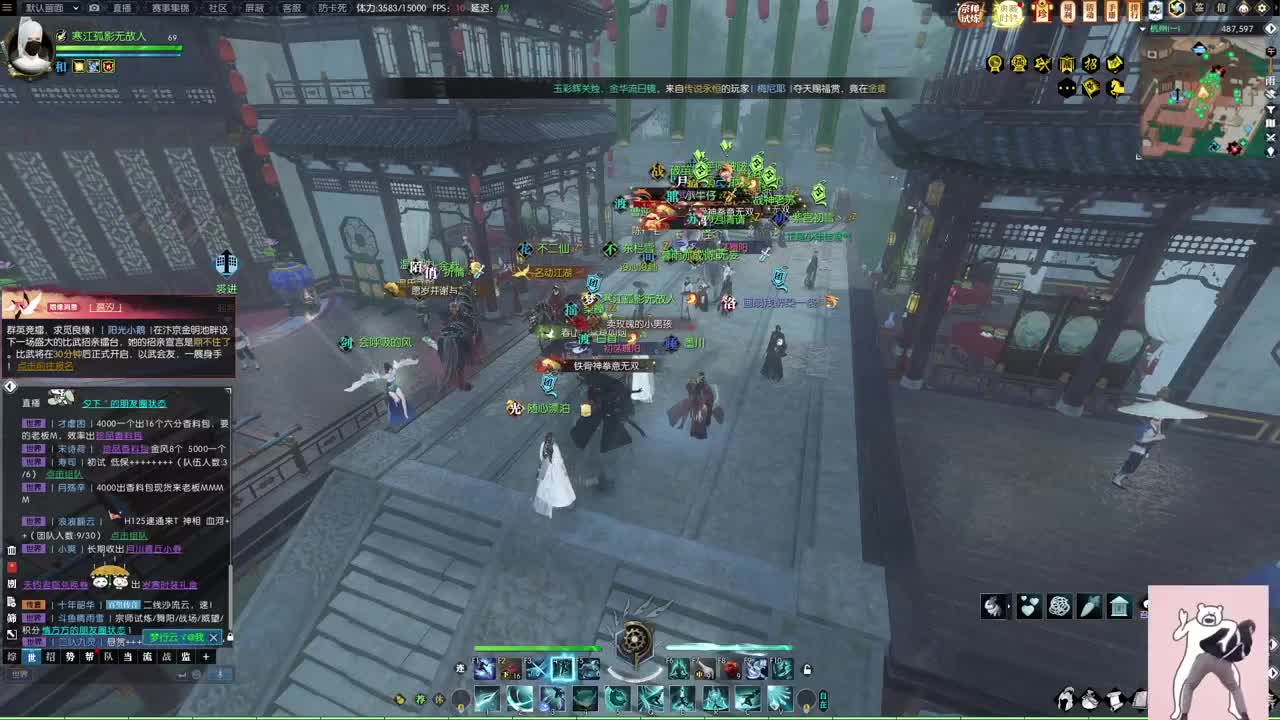Open the 社区 community menu
Screen dimensions: 1280x720
coord(217,7)
